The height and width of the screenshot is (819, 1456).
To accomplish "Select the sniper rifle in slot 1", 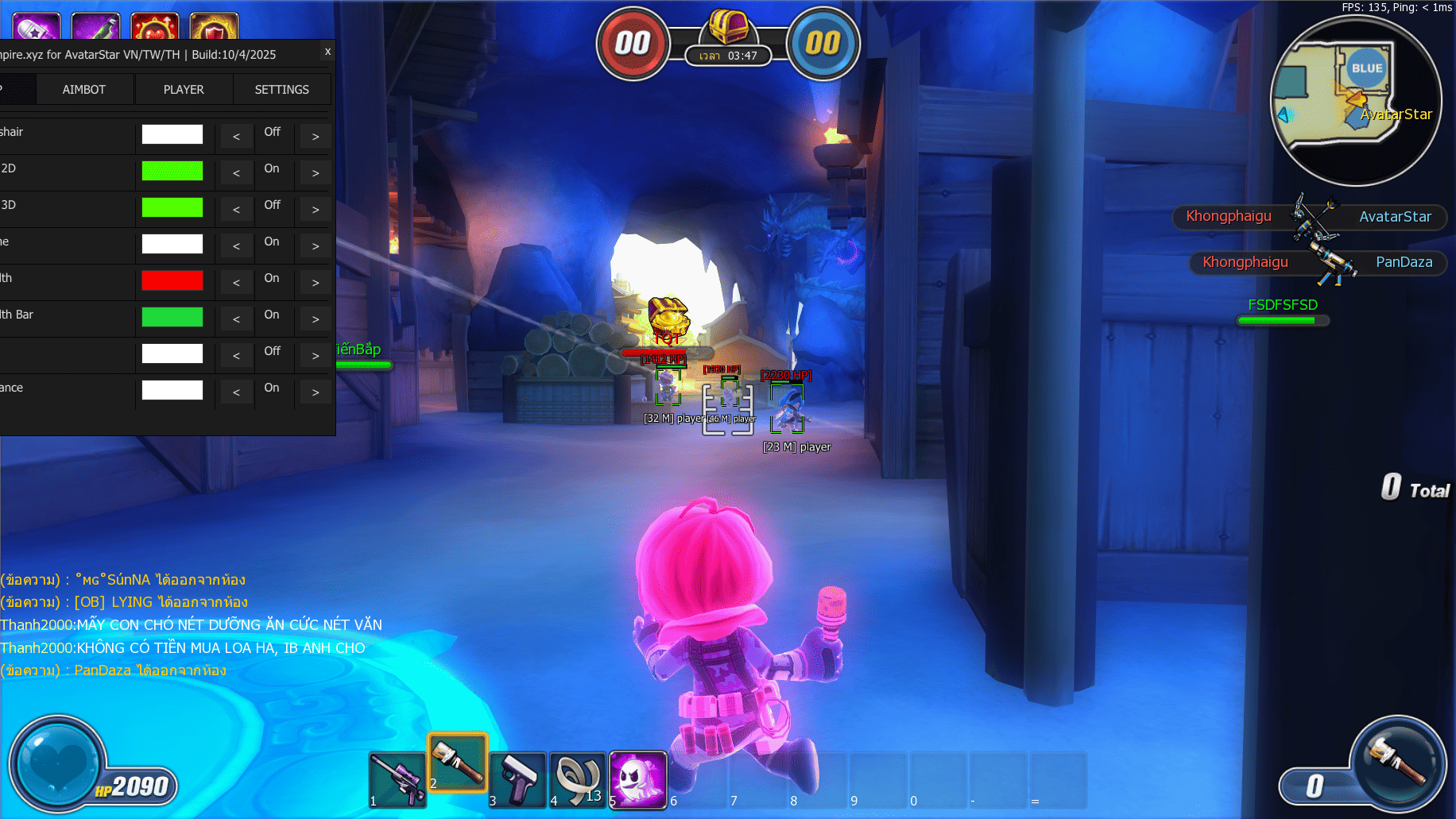I will 397,779.
